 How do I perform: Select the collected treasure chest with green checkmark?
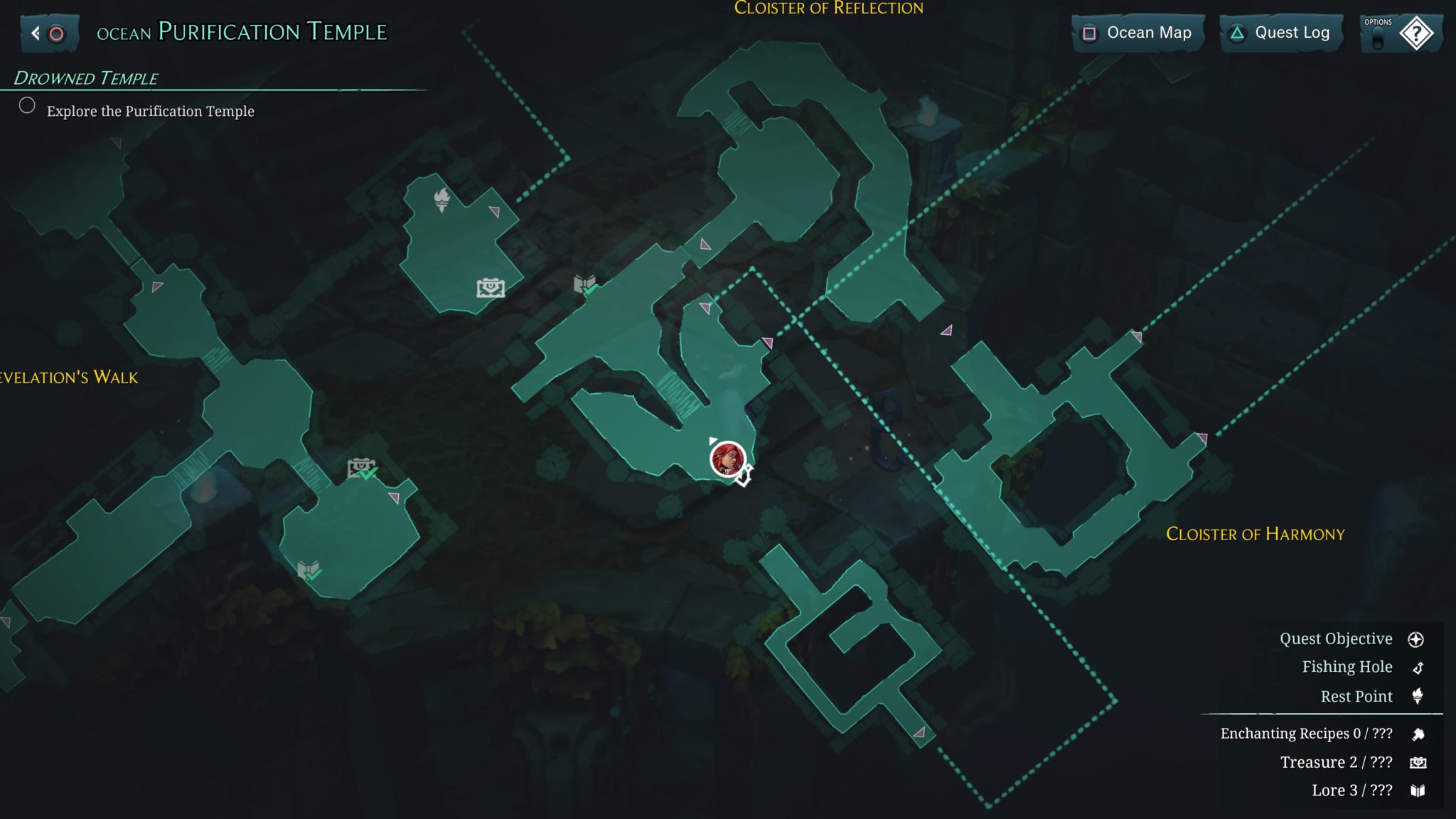point(360,466)
